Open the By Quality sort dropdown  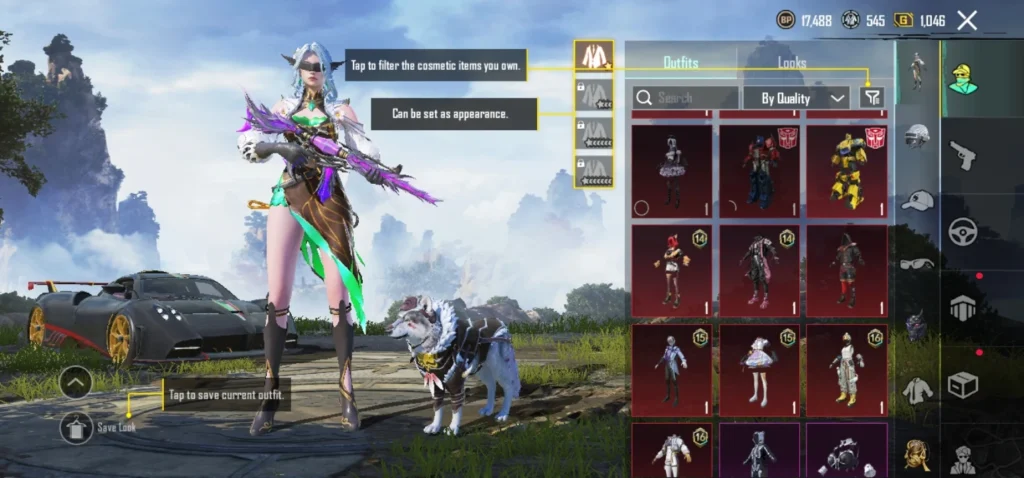pos(796,98)
